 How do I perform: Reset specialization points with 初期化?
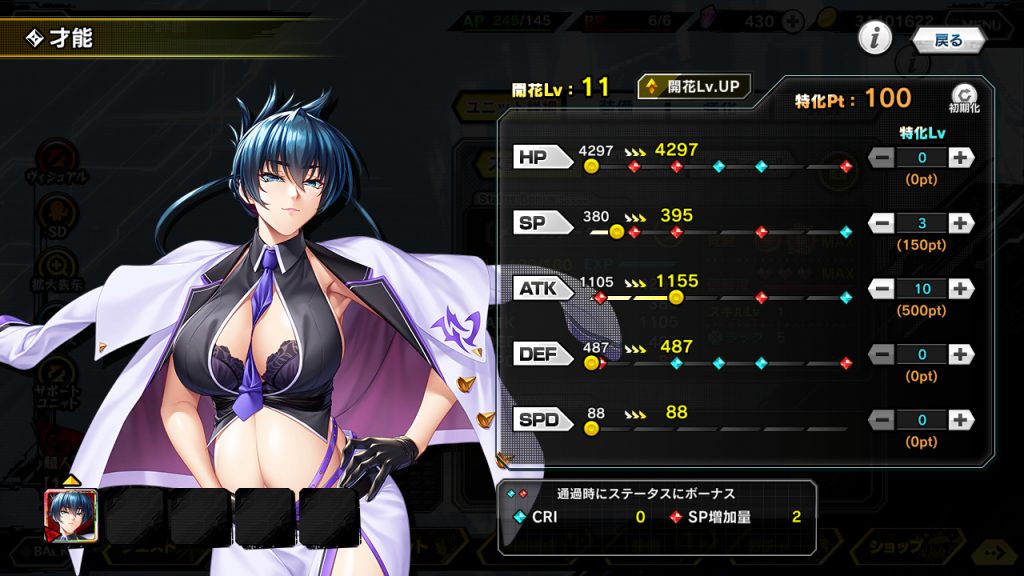coord(964,98)
